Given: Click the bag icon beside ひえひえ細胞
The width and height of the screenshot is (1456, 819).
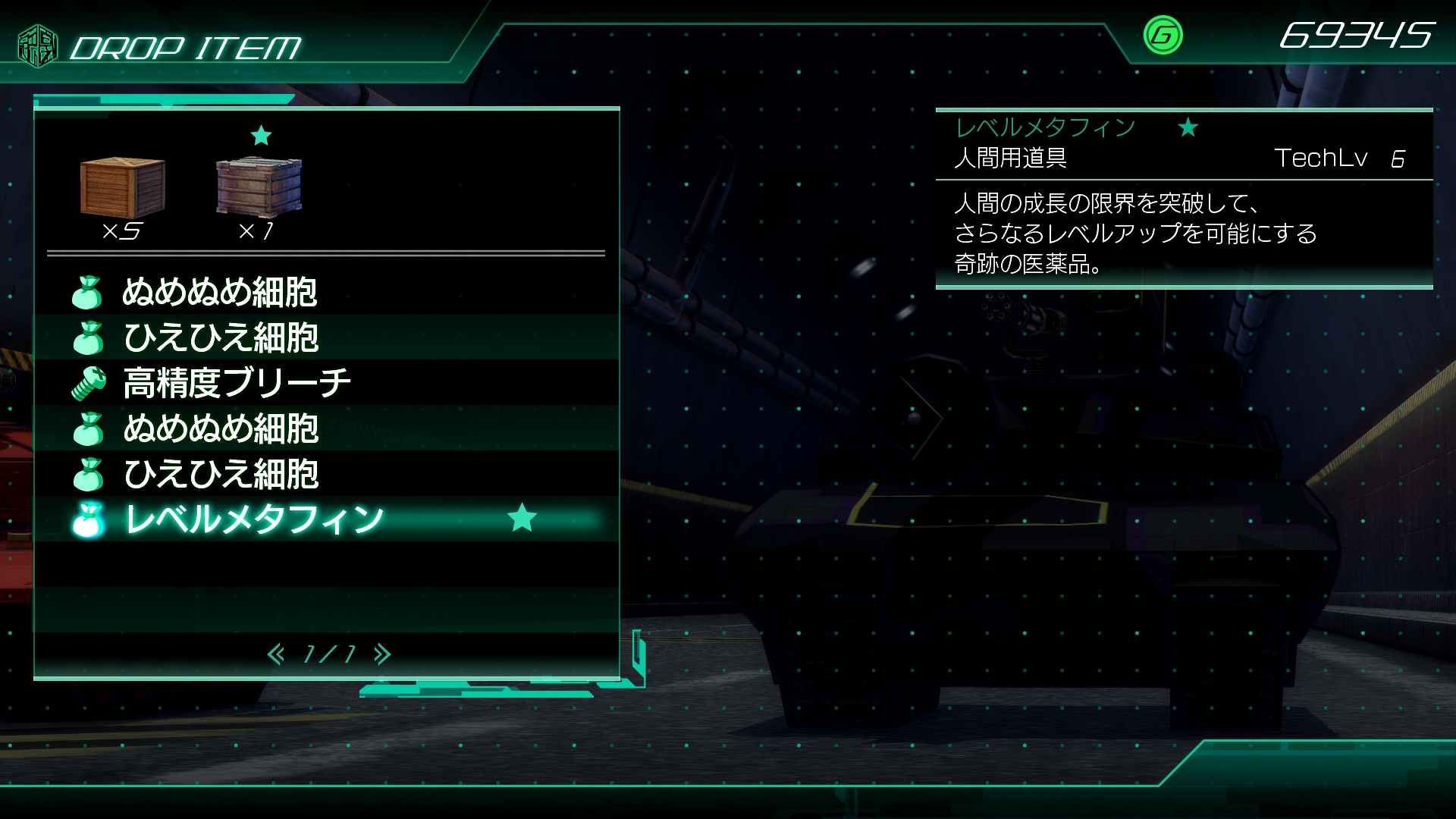Looking at the screenshot, I should pos(89,339).
